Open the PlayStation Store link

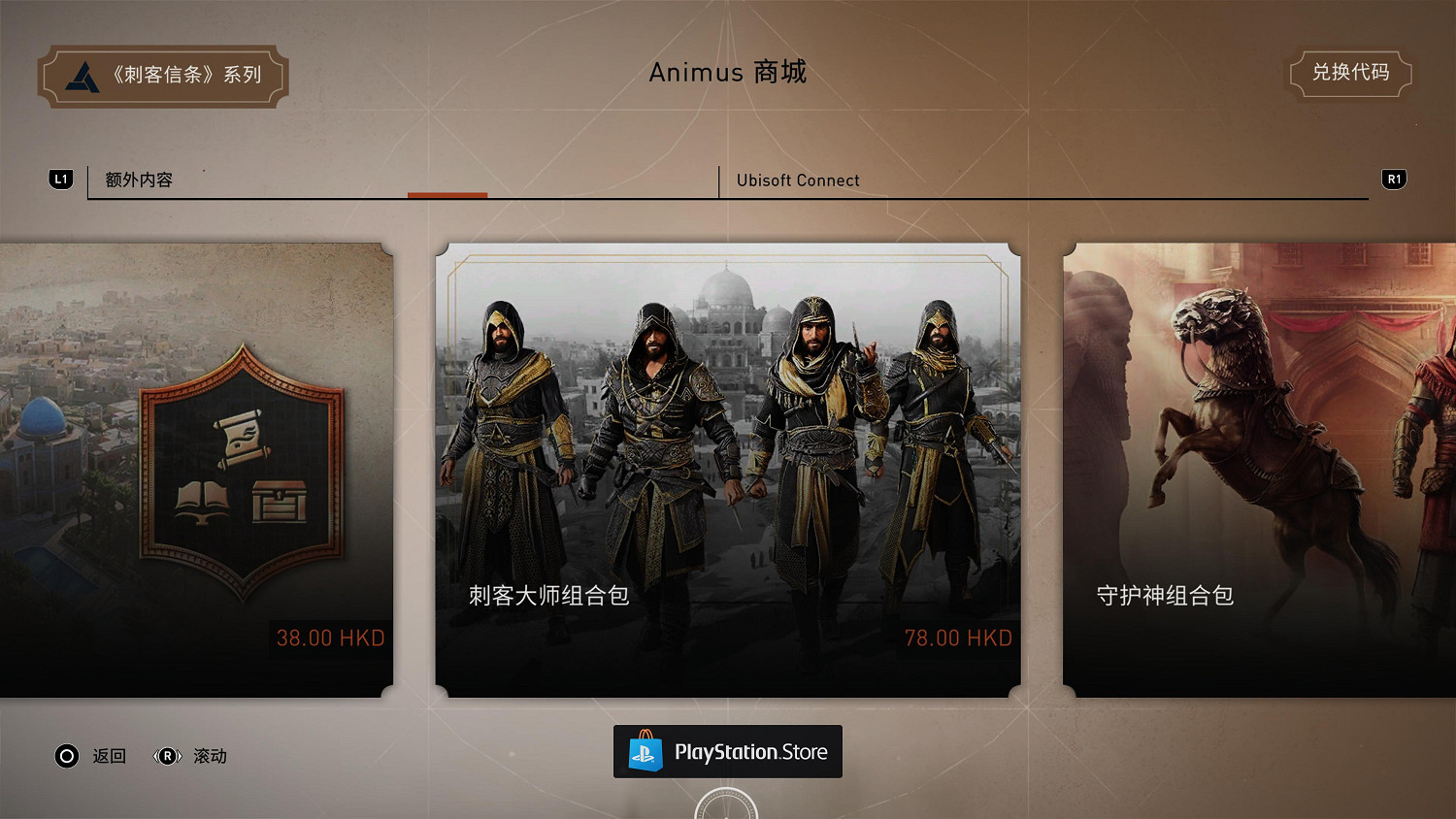point(727,751)
